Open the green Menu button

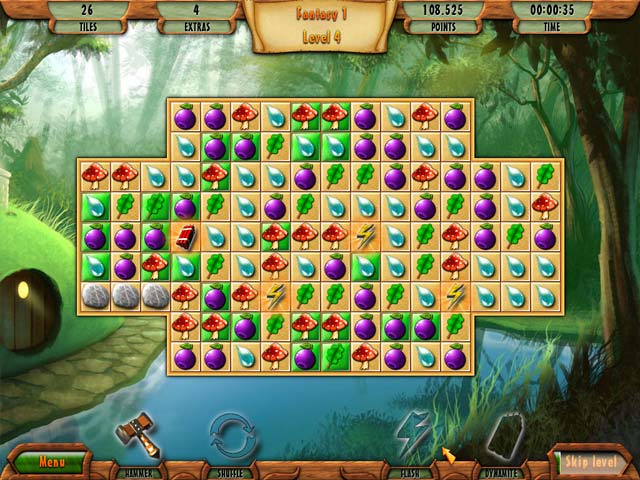pos(46,463)
